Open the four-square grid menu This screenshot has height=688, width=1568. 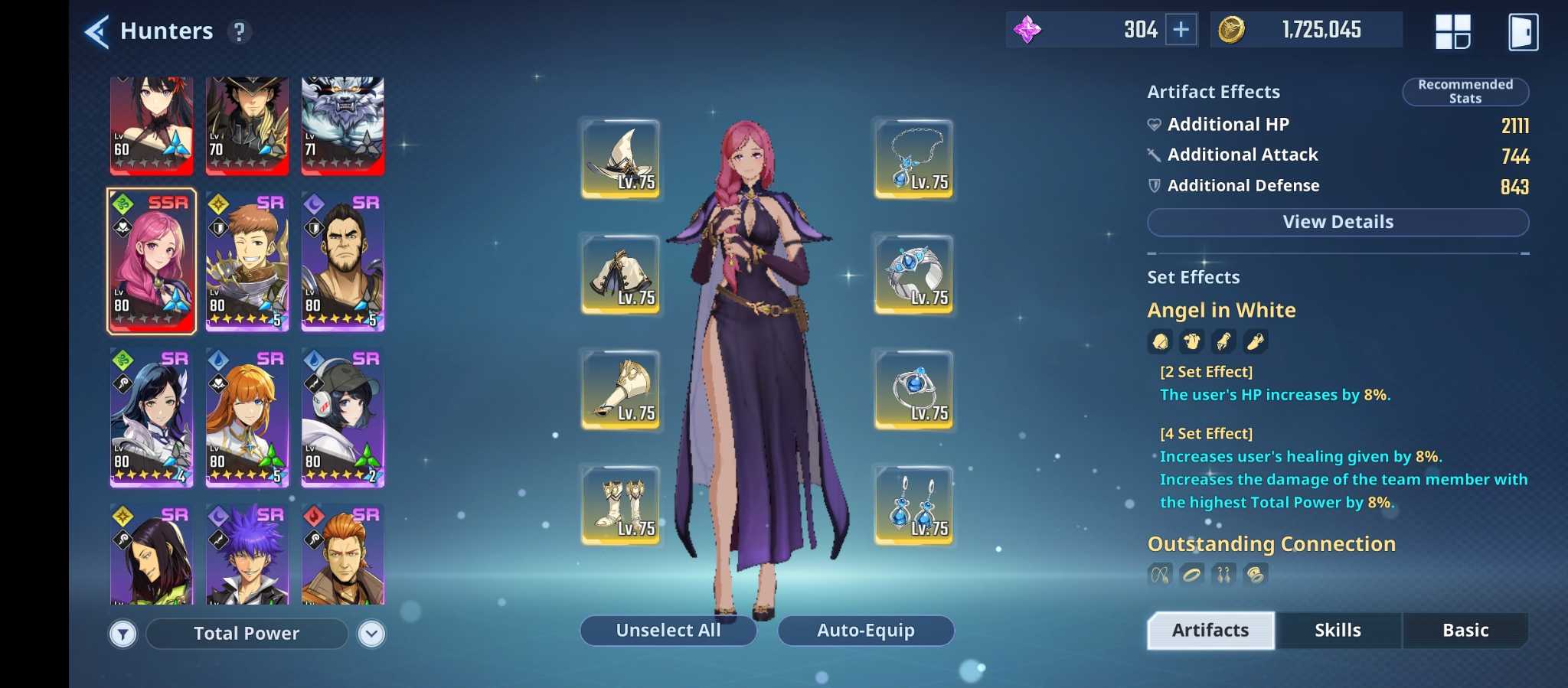1452,31
